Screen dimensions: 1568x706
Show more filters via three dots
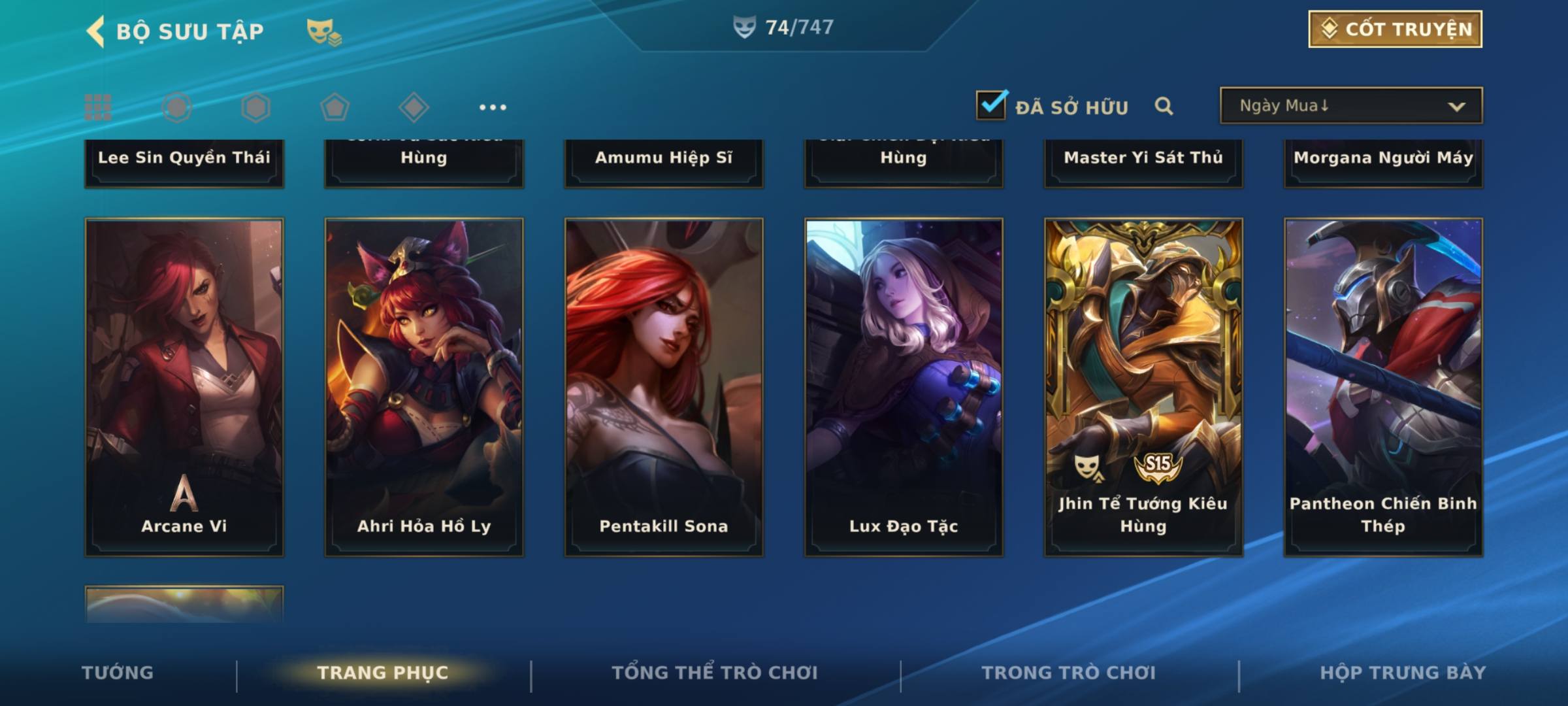coord(493,107)
